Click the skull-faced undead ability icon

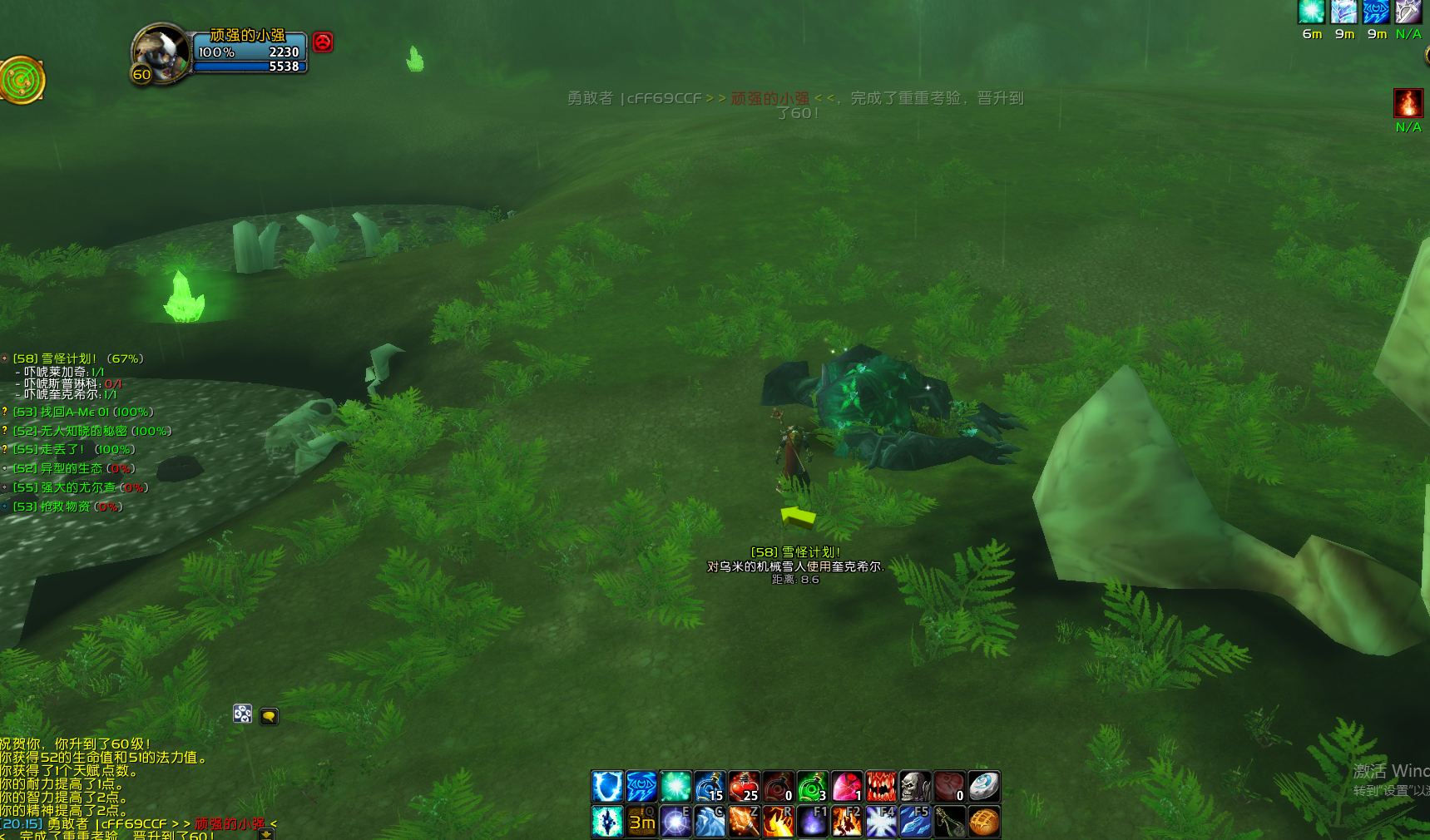[x=914, y=786]
